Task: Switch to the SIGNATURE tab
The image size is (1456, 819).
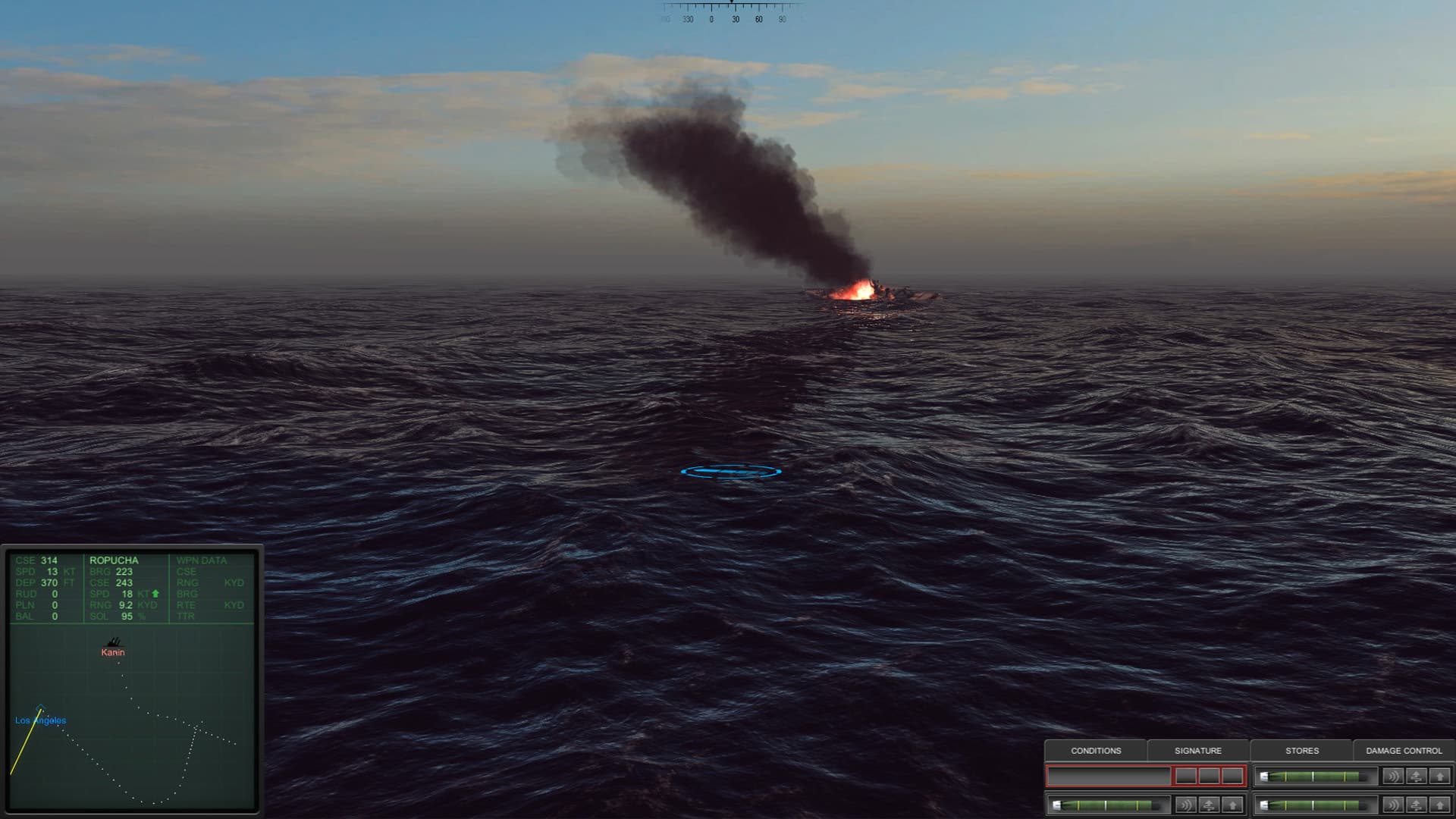Action: point(1198,751)
